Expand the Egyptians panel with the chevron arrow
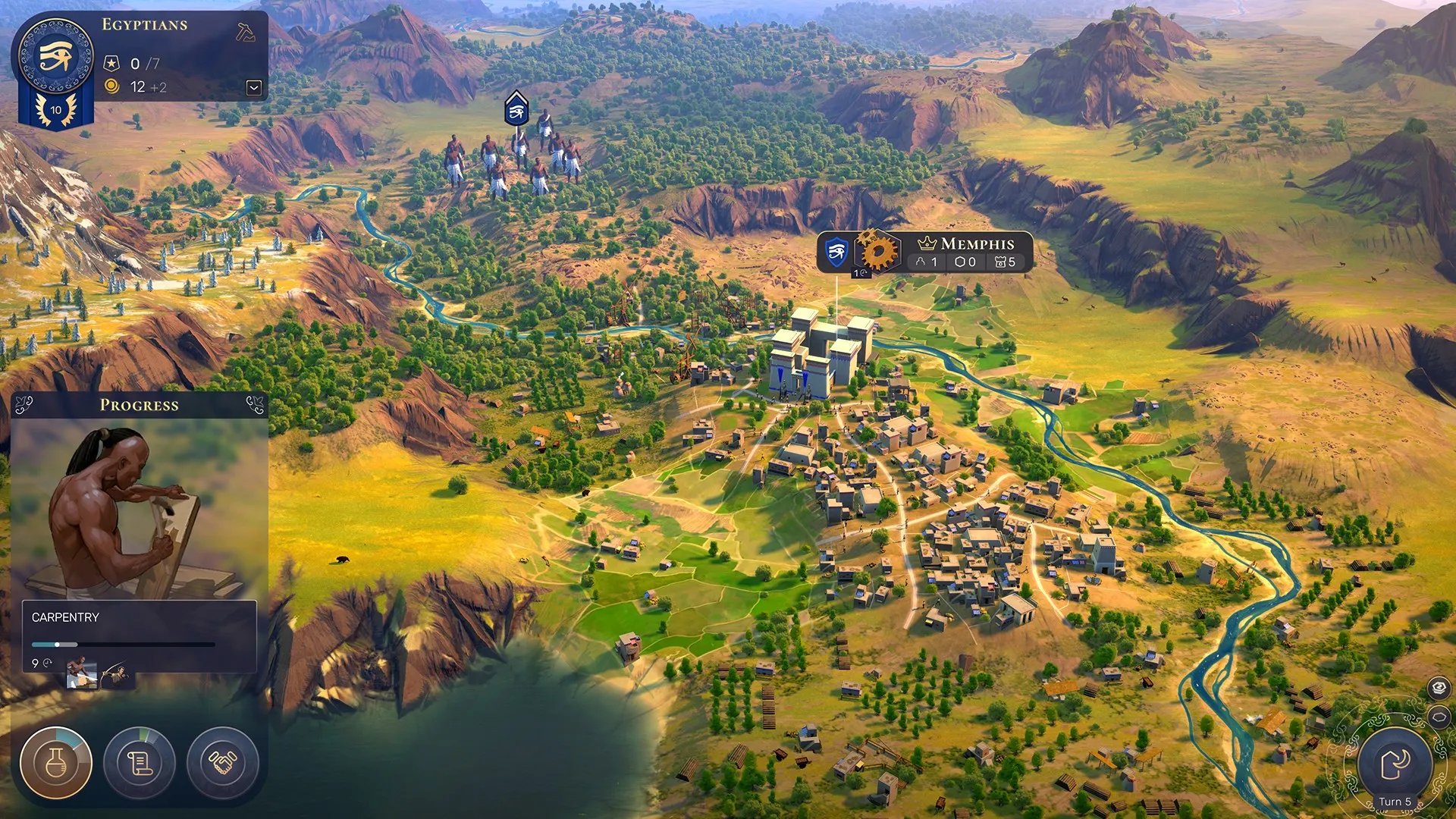1456x819 pixels. tap(253, 88)
